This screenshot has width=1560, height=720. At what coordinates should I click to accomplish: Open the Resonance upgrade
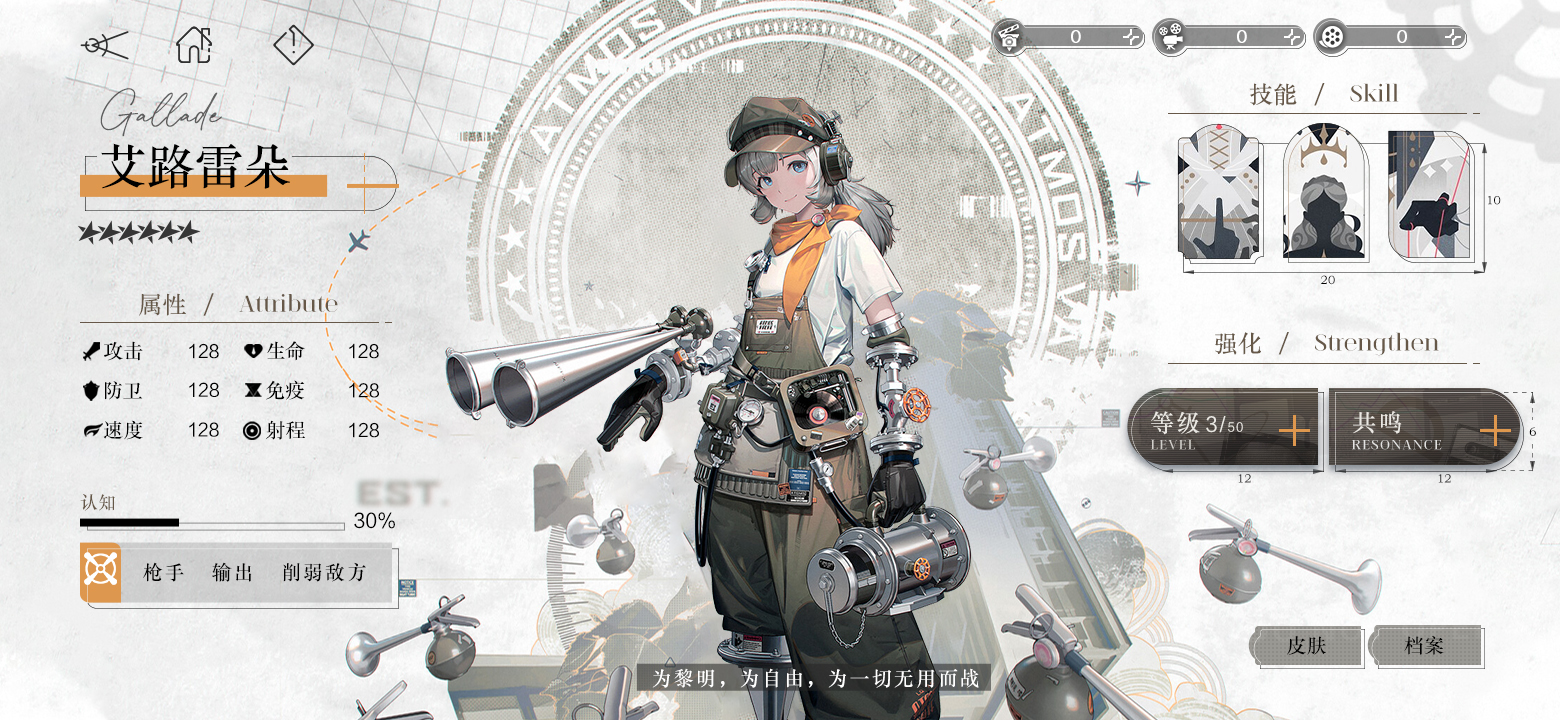click(x=1494, y=431)
